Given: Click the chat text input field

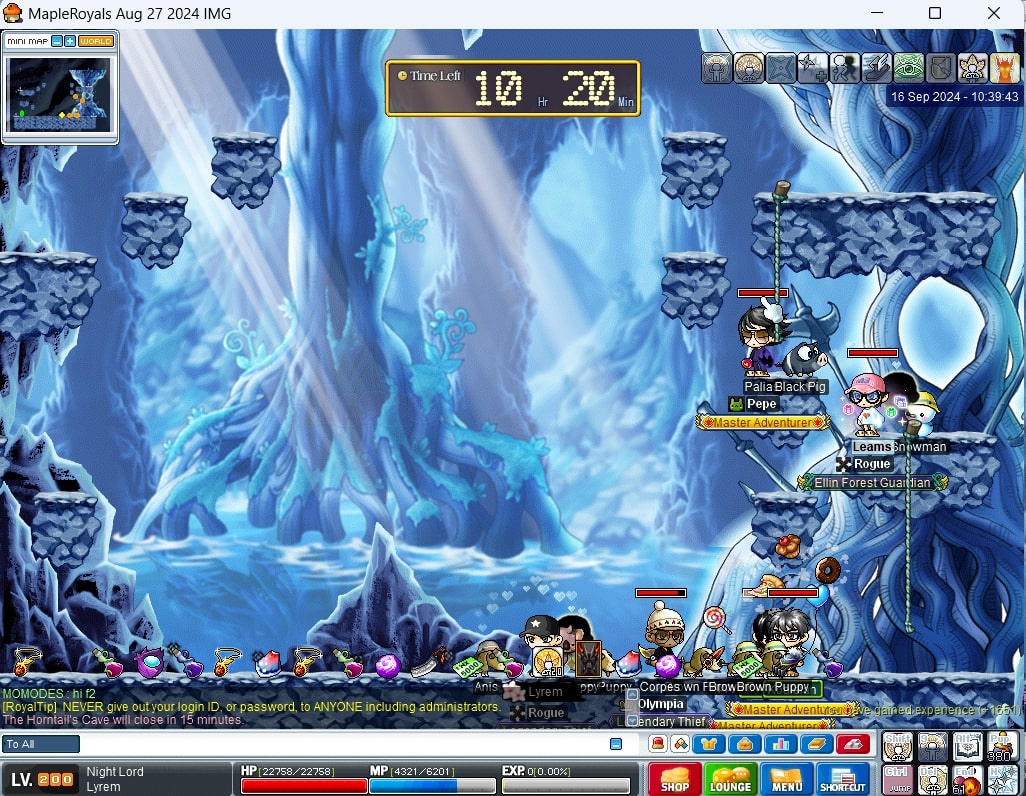Looking at the screenshot, I should (x=340, y=744).
